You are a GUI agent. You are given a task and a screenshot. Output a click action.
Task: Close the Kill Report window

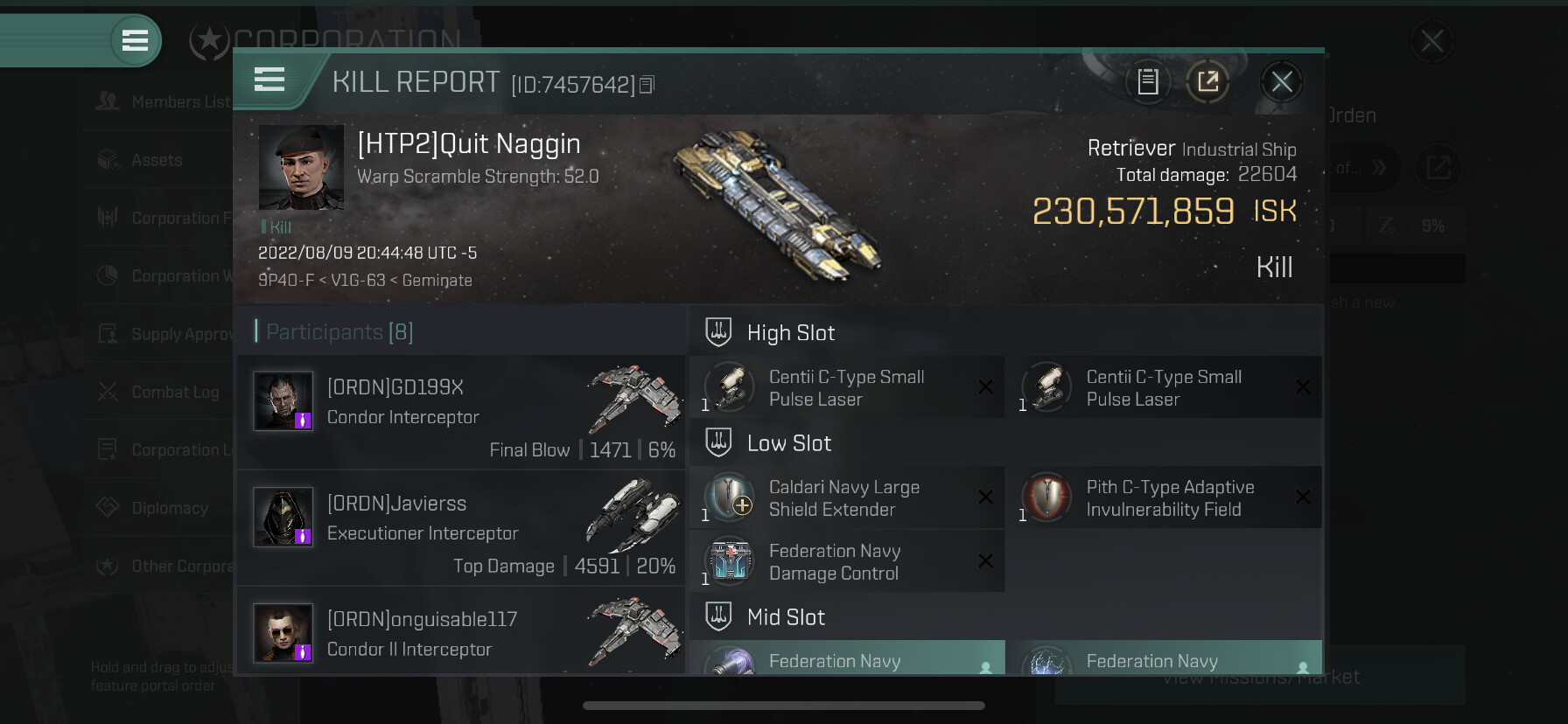coord(1281,82)
